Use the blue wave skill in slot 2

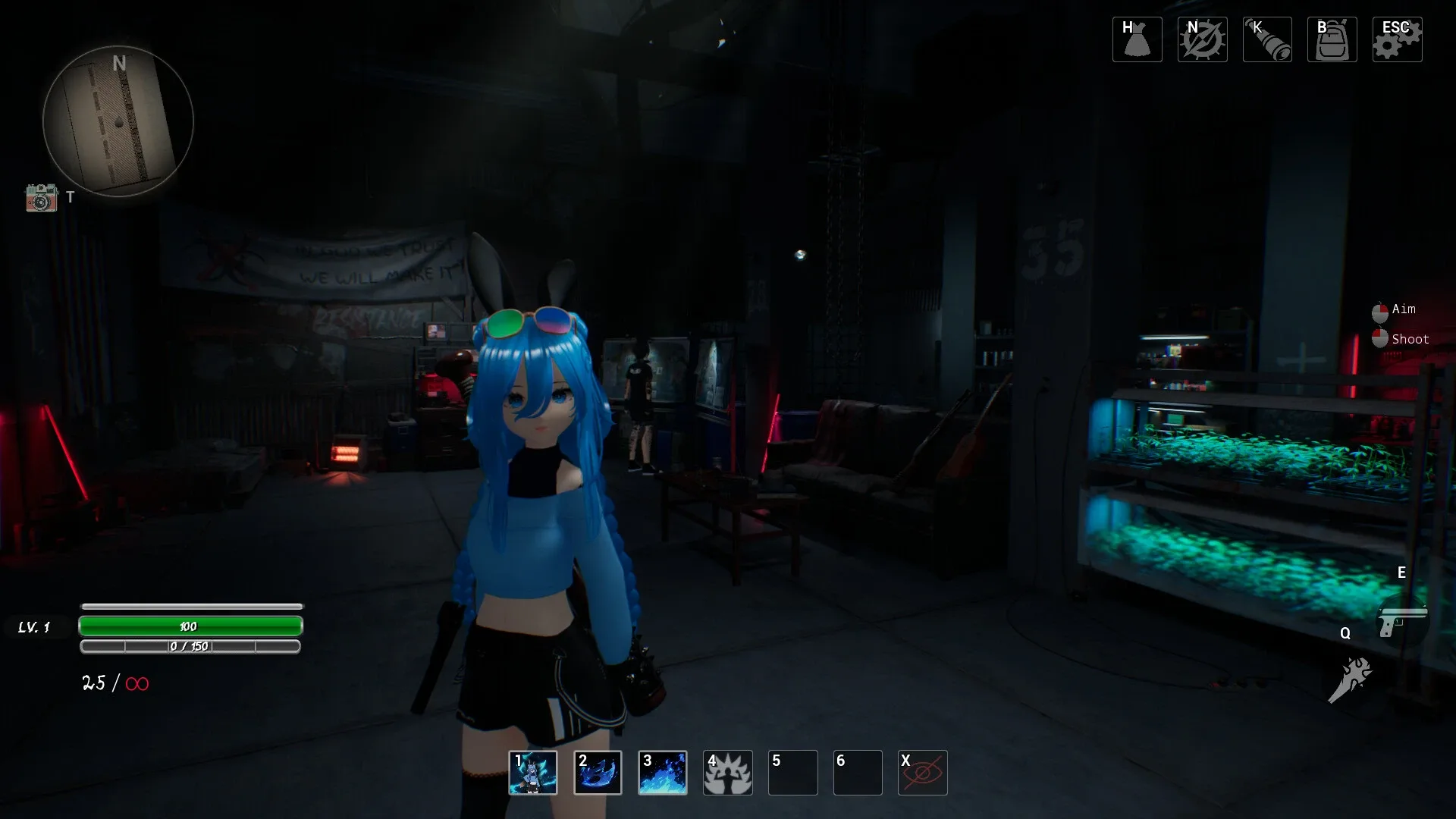coord(598,773)
